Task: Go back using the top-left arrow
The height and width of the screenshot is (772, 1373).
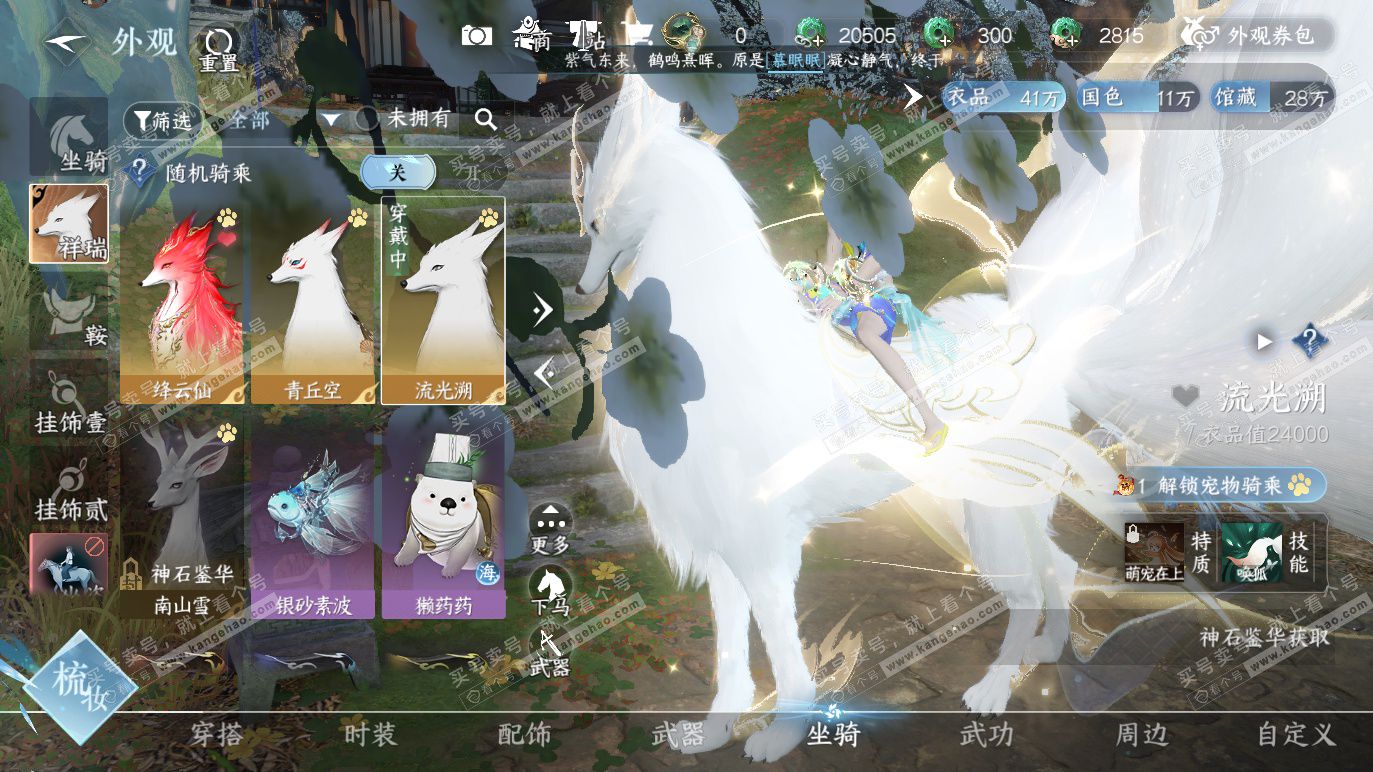Action: tap(66, 42)
